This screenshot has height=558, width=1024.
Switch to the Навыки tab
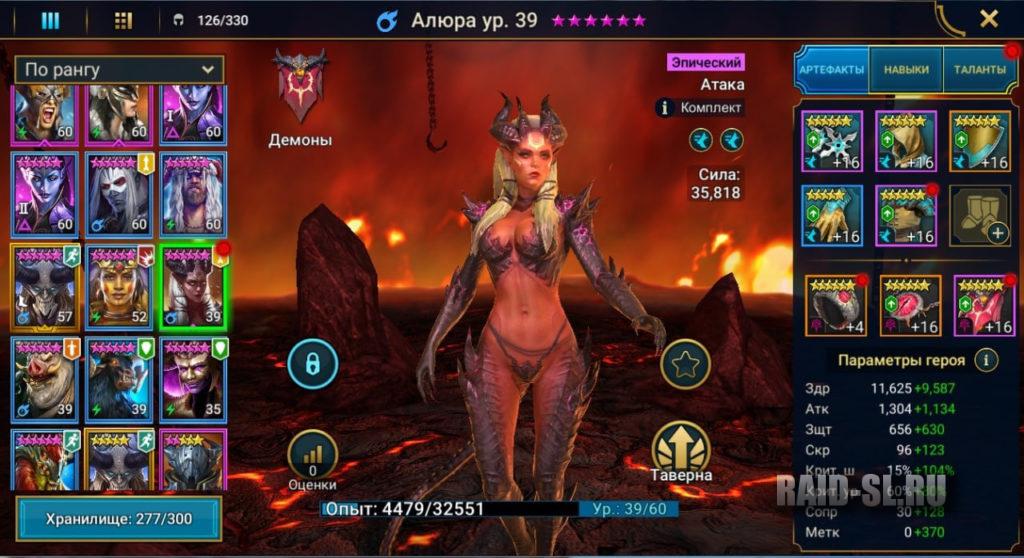(x=906, y=70)
